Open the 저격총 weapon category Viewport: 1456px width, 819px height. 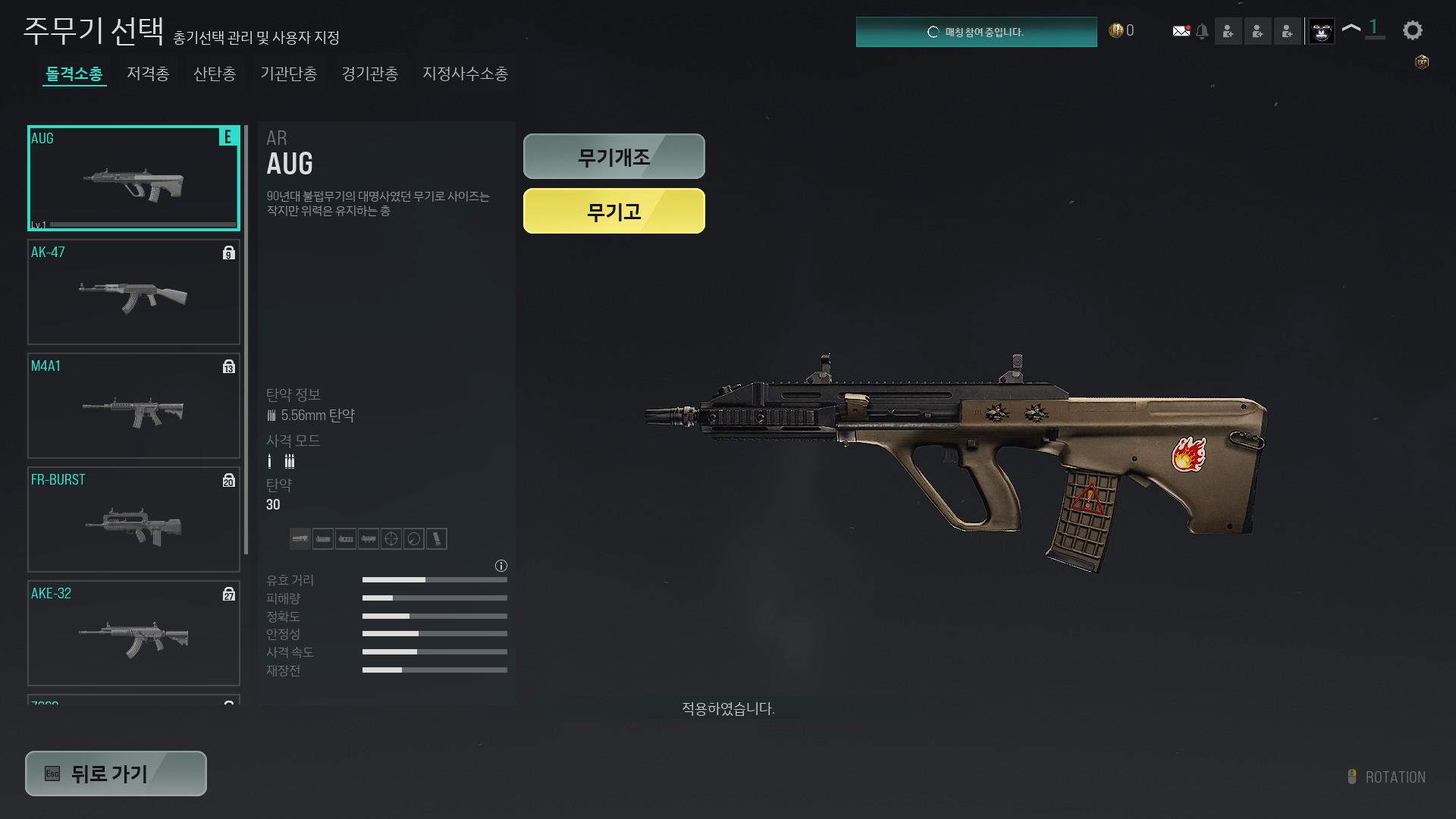(x=148, y=74)
